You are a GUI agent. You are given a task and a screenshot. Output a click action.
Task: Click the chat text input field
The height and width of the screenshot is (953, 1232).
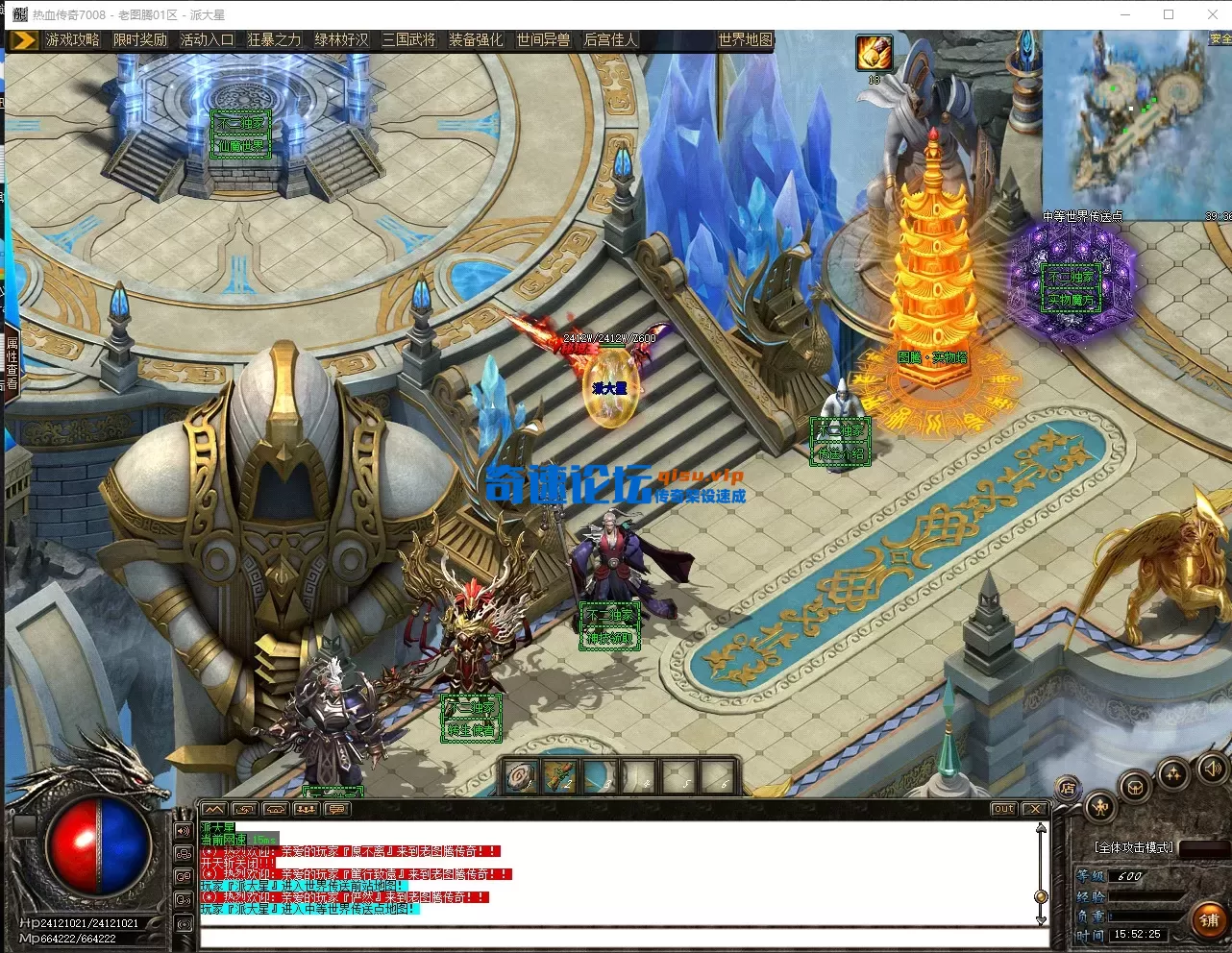(x=615, y=936)
